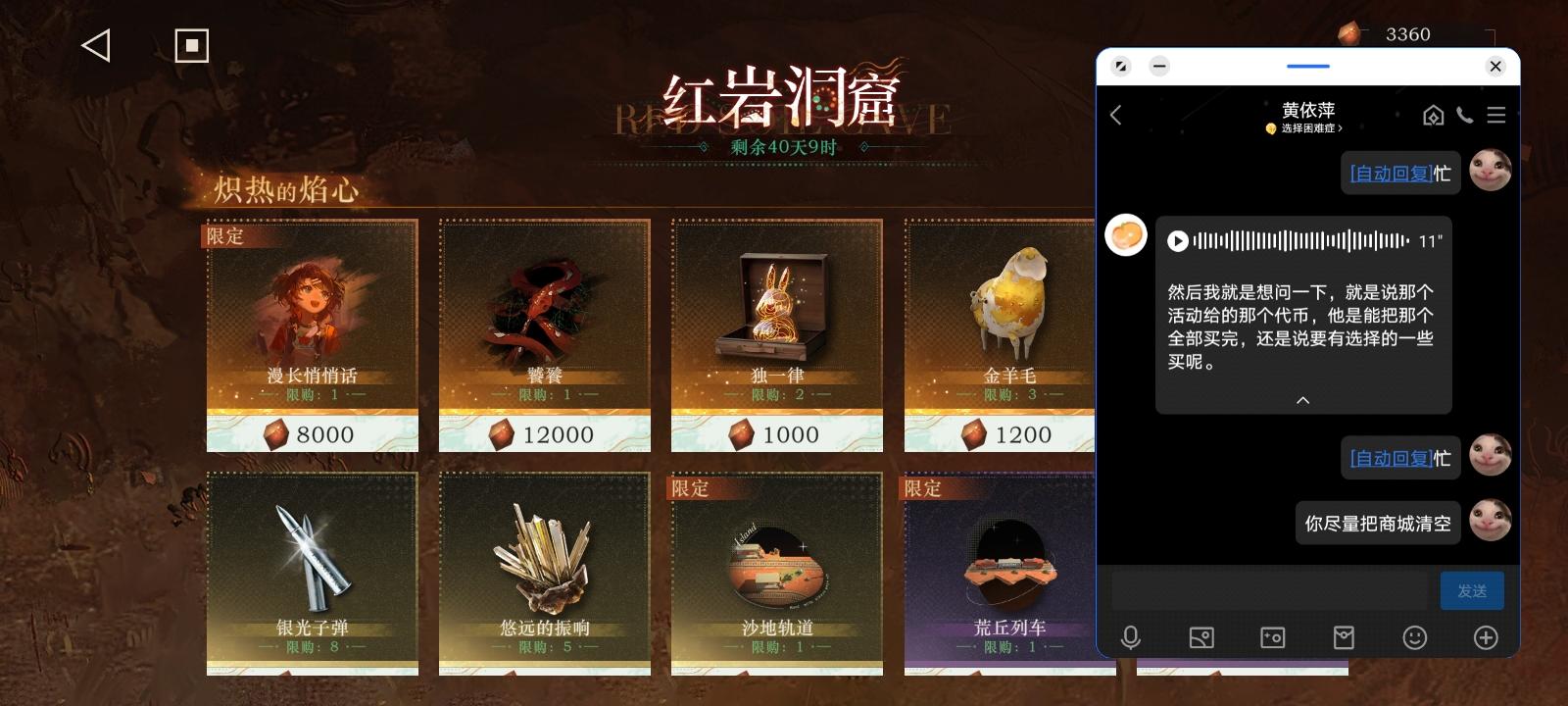Open the hamburger menu in chat header
Viewport: 1568px width, 706px height.
tap(1496, 115)
